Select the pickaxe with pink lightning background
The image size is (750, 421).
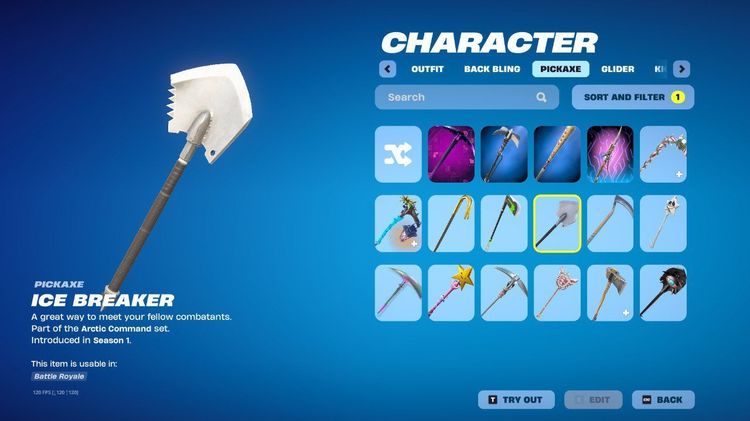(x=610, y=154)
